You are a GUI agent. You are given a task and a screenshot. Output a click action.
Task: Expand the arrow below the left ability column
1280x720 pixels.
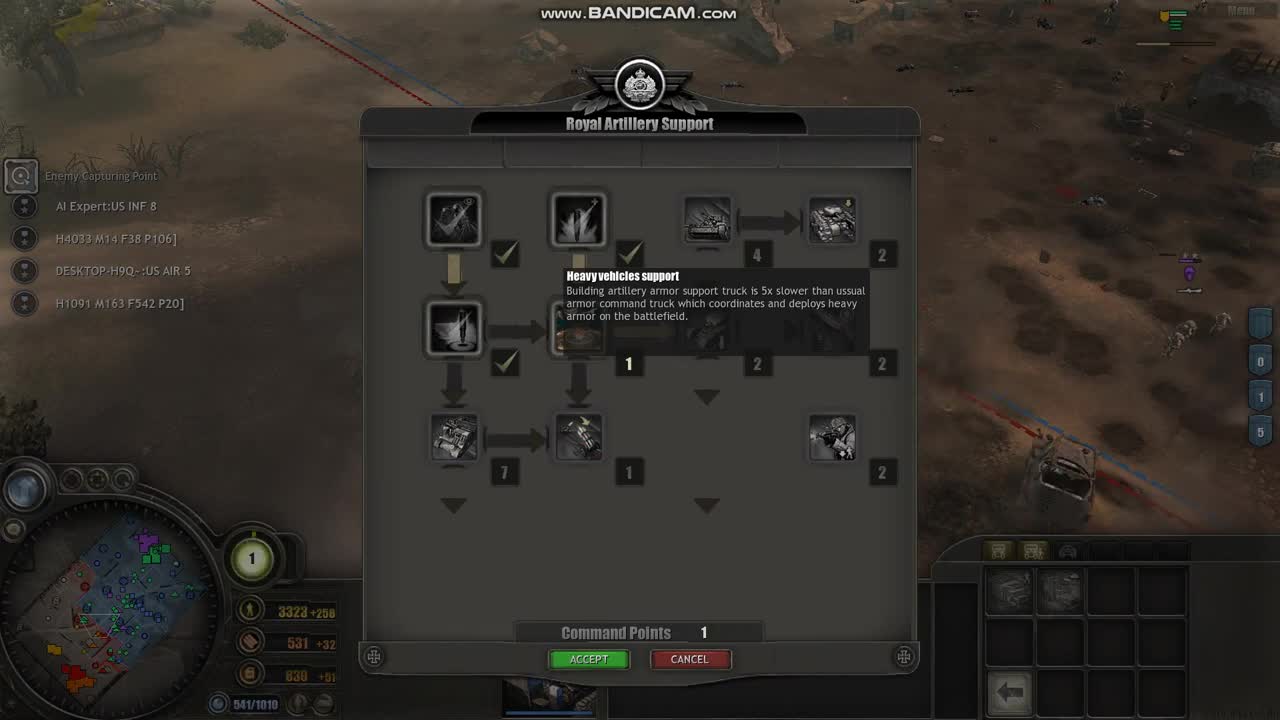pyautogui.click(x=454, y=506)
